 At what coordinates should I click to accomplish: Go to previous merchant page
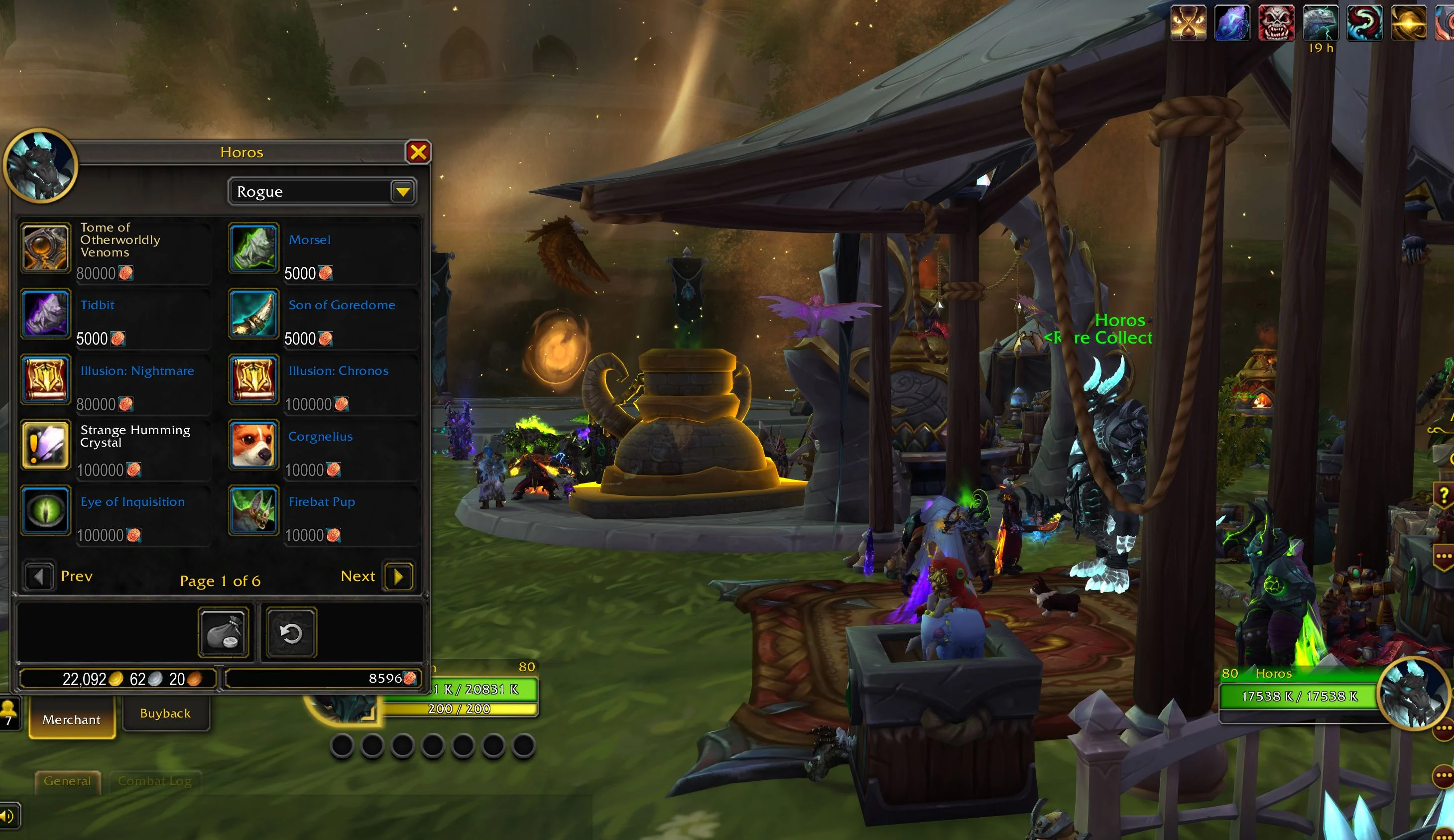39,576
